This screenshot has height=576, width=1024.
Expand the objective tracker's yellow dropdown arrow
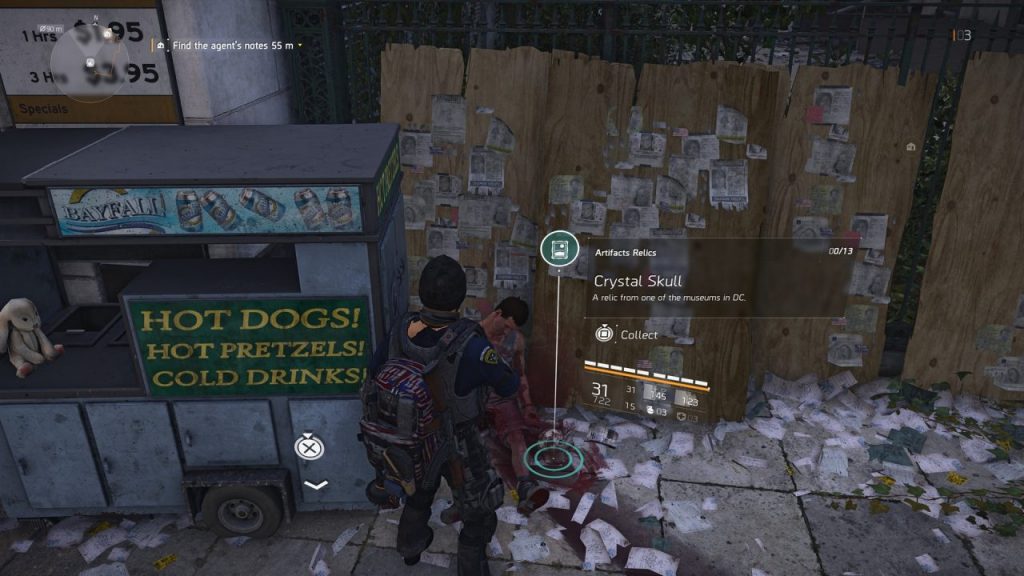point(299,45)
